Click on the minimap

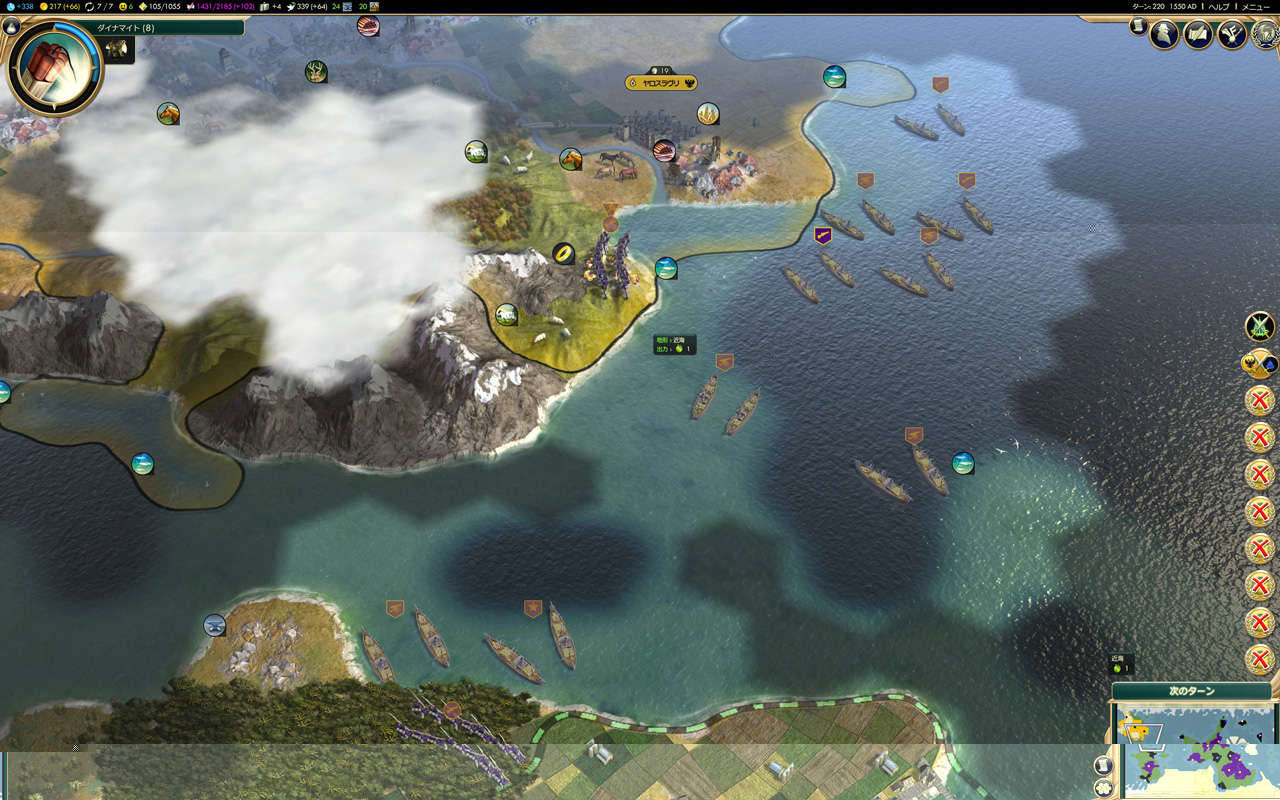click(1200, 755)
